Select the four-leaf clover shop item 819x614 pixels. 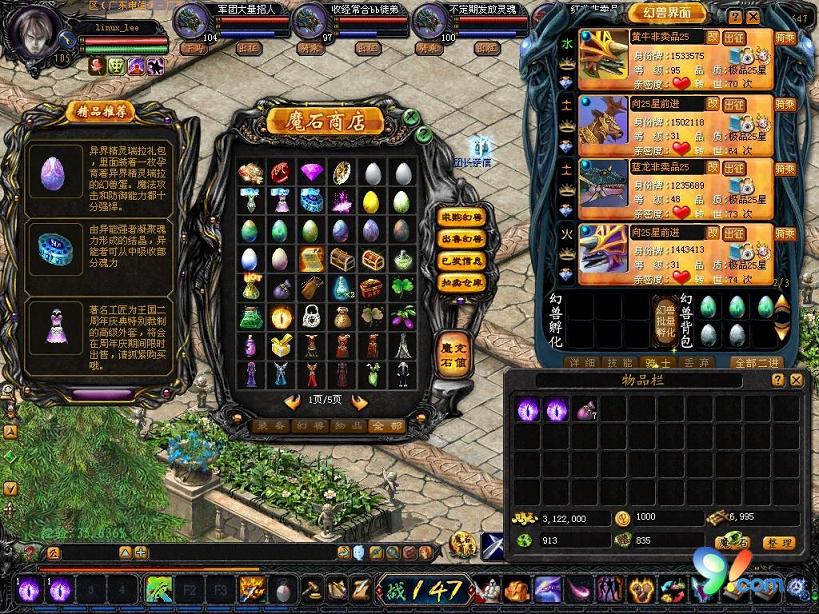click(402, 288)
